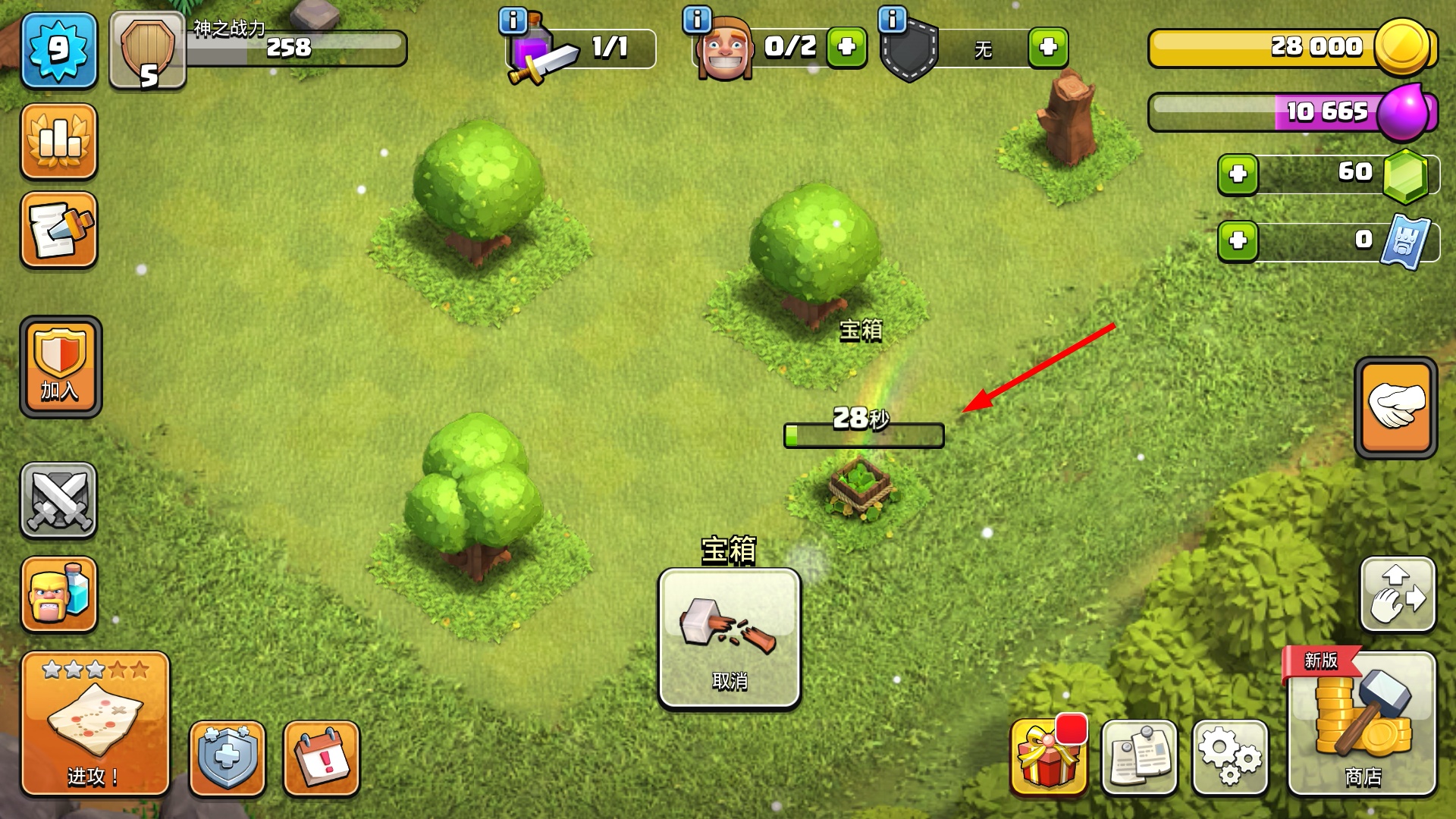
Task: Open the shield protection icon
Action: (x=227, y=758)
